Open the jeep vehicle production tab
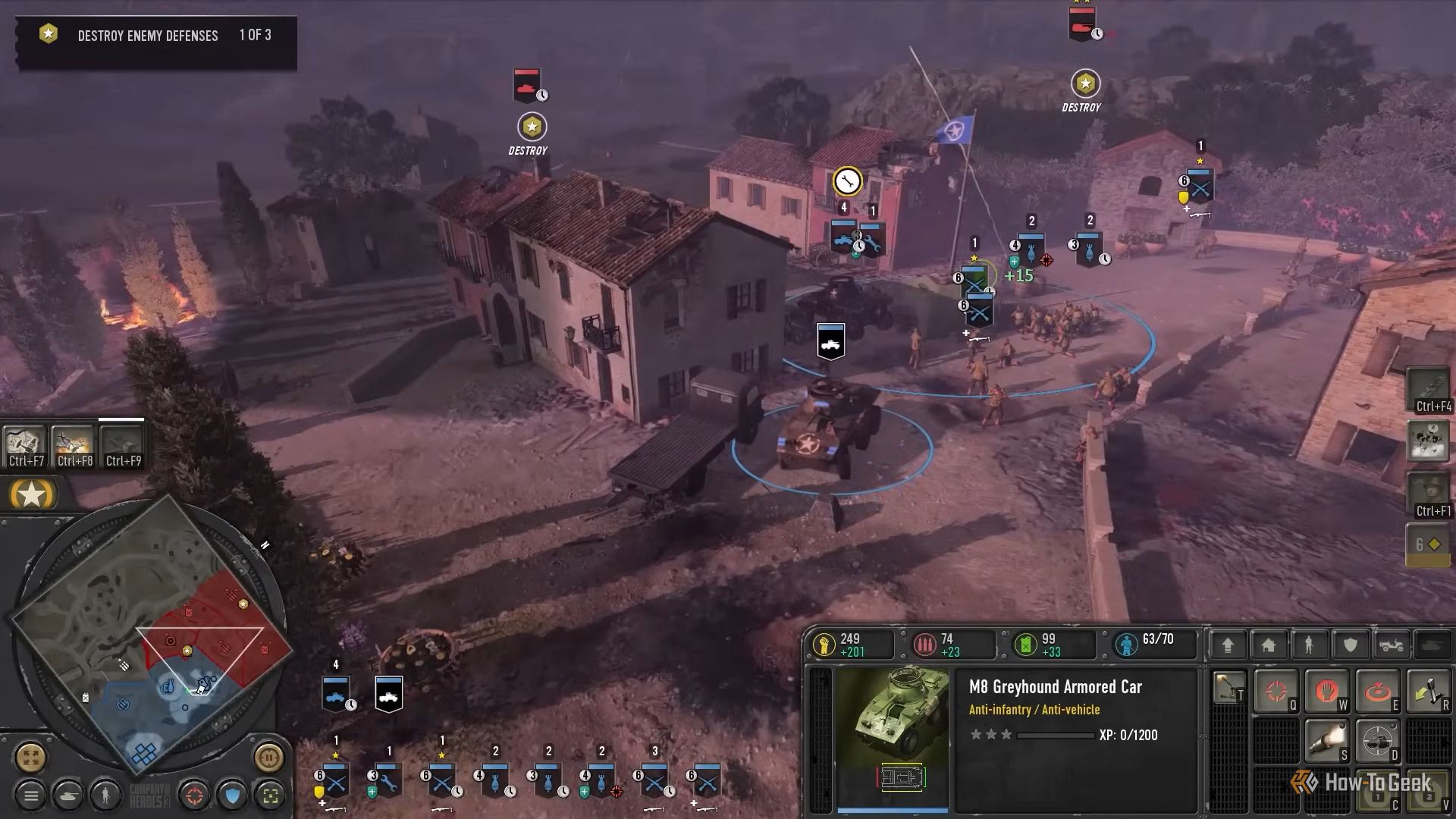Screen dimensions: 1456x819 [1392, 645]
